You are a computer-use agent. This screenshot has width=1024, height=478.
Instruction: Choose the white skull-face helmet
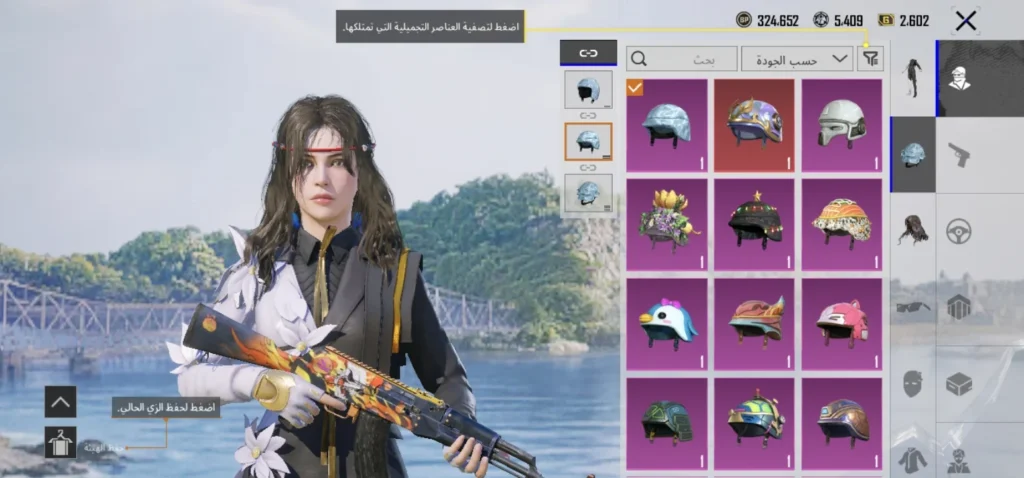[x=842, y=124]
